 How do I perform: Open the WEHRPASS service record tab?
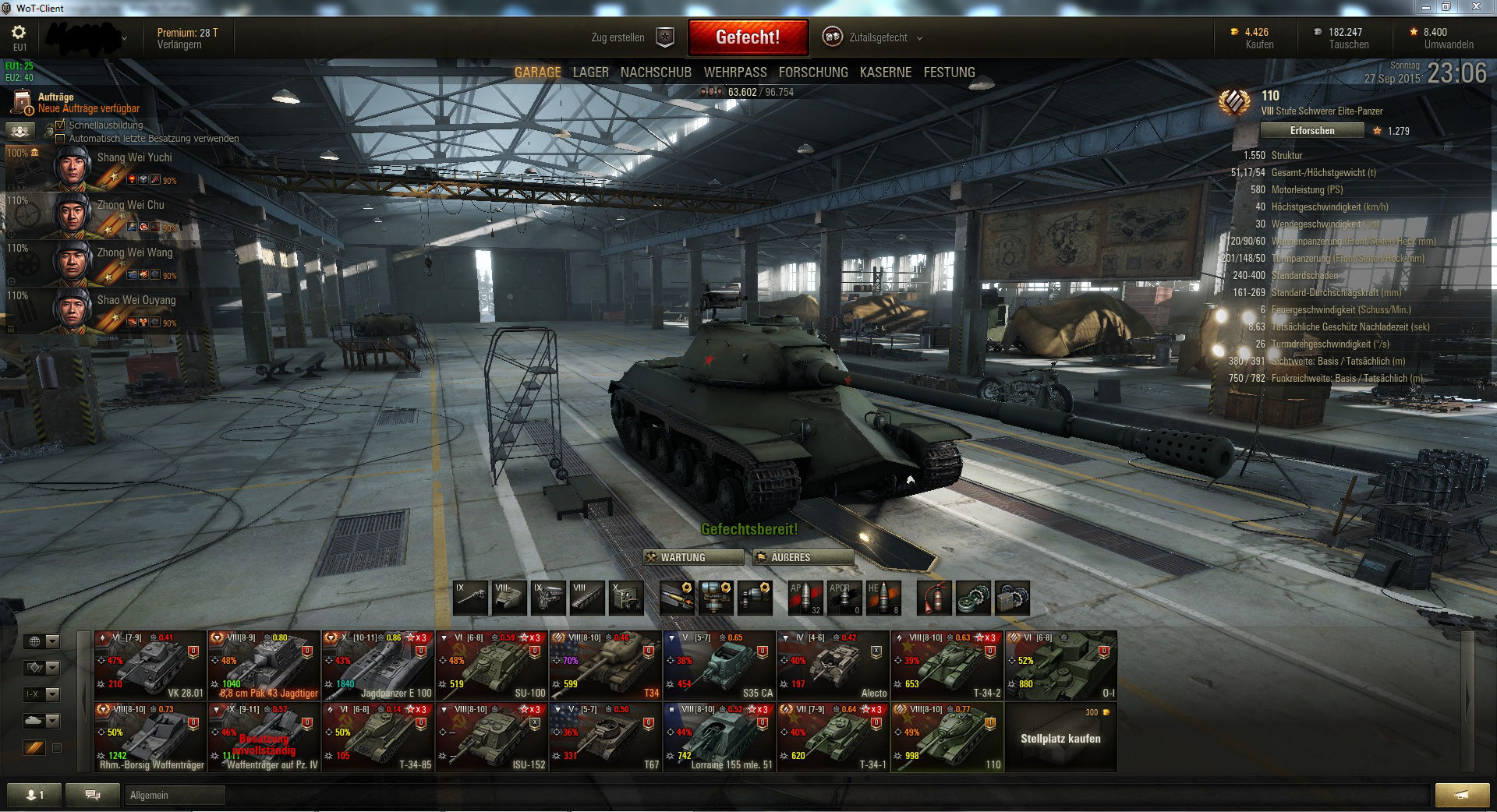click(734, 72)
